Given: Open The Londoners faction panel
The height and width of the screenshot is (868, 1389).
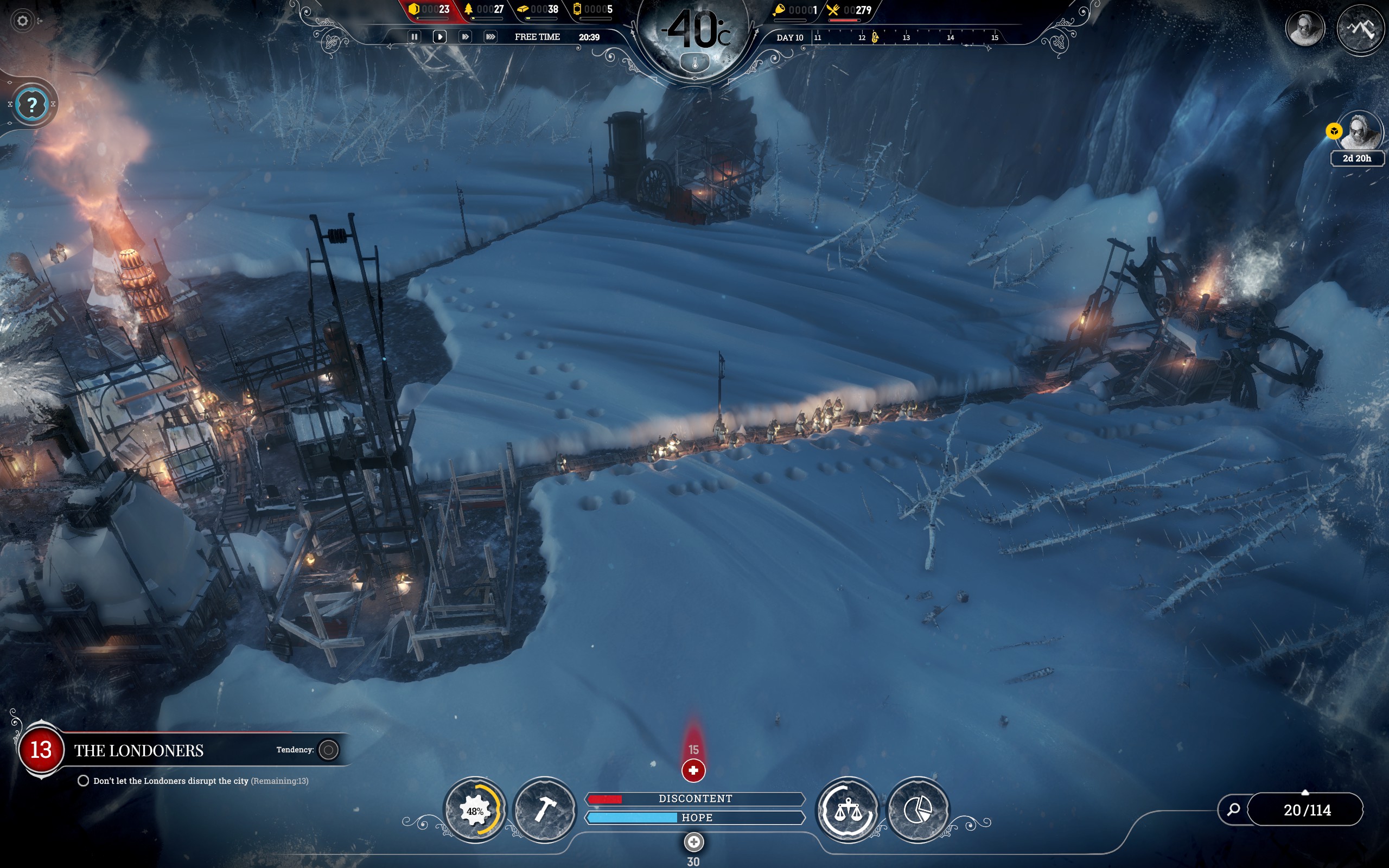Looking at the screenshot, I should click(138, 750).
